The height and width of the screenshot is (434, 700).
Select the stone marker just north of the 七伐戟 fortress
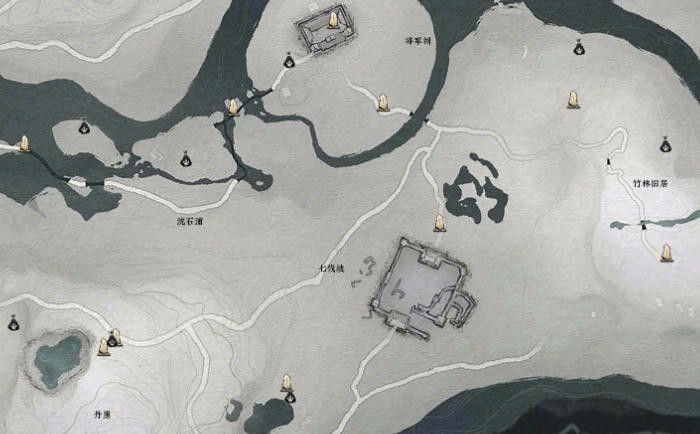pos(438,221)
